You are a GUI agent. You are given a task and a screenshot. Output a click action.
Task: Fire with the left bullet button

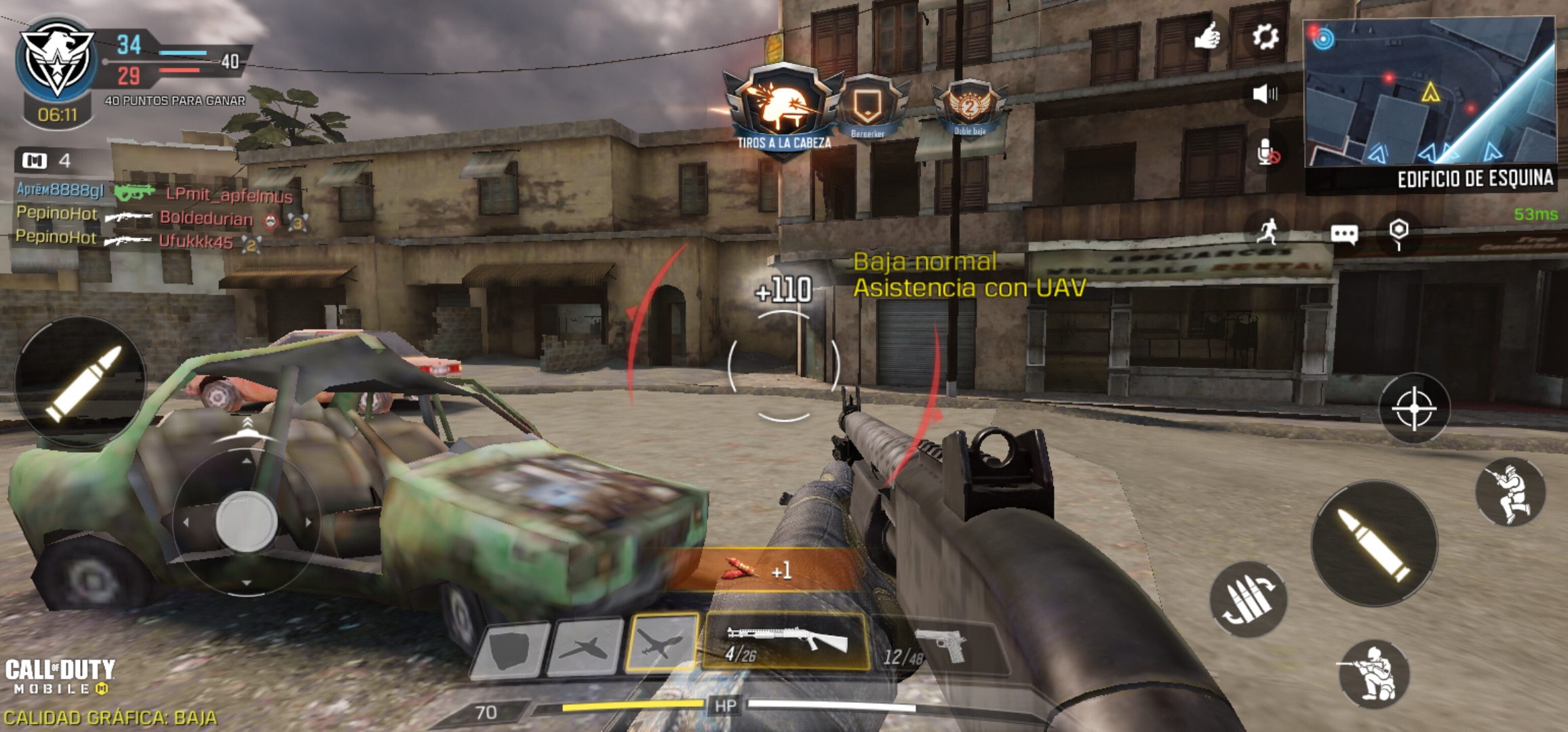click(81, 383)
